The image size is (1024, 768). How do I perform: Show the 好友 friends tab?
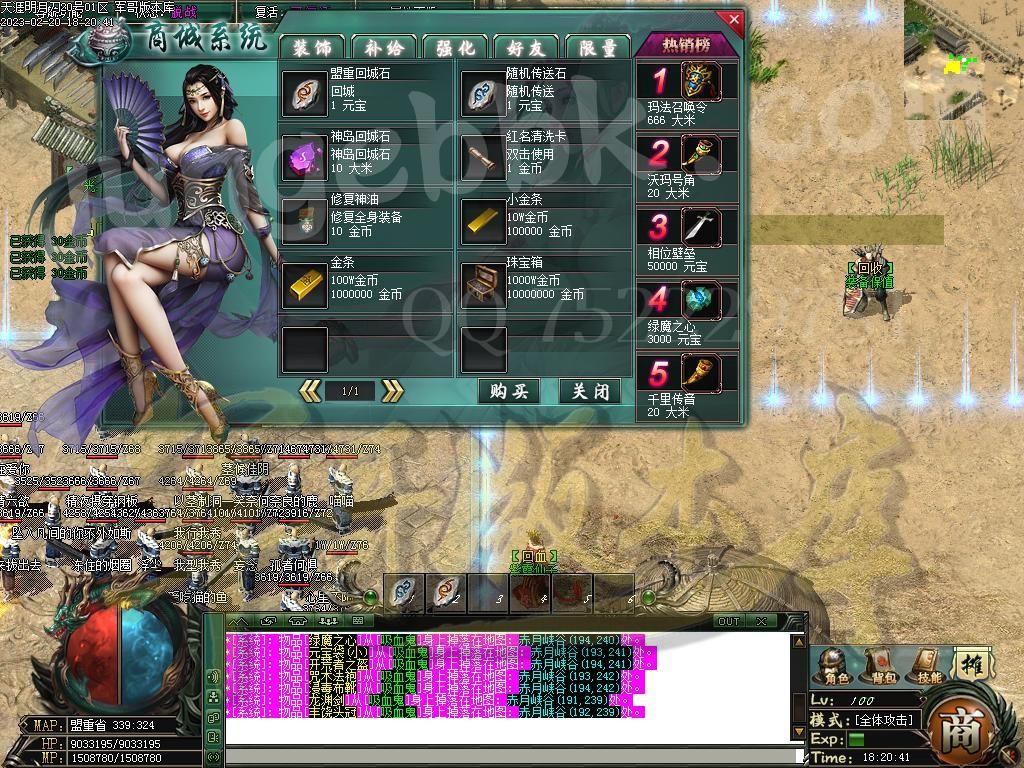click(x=527, y=46)
